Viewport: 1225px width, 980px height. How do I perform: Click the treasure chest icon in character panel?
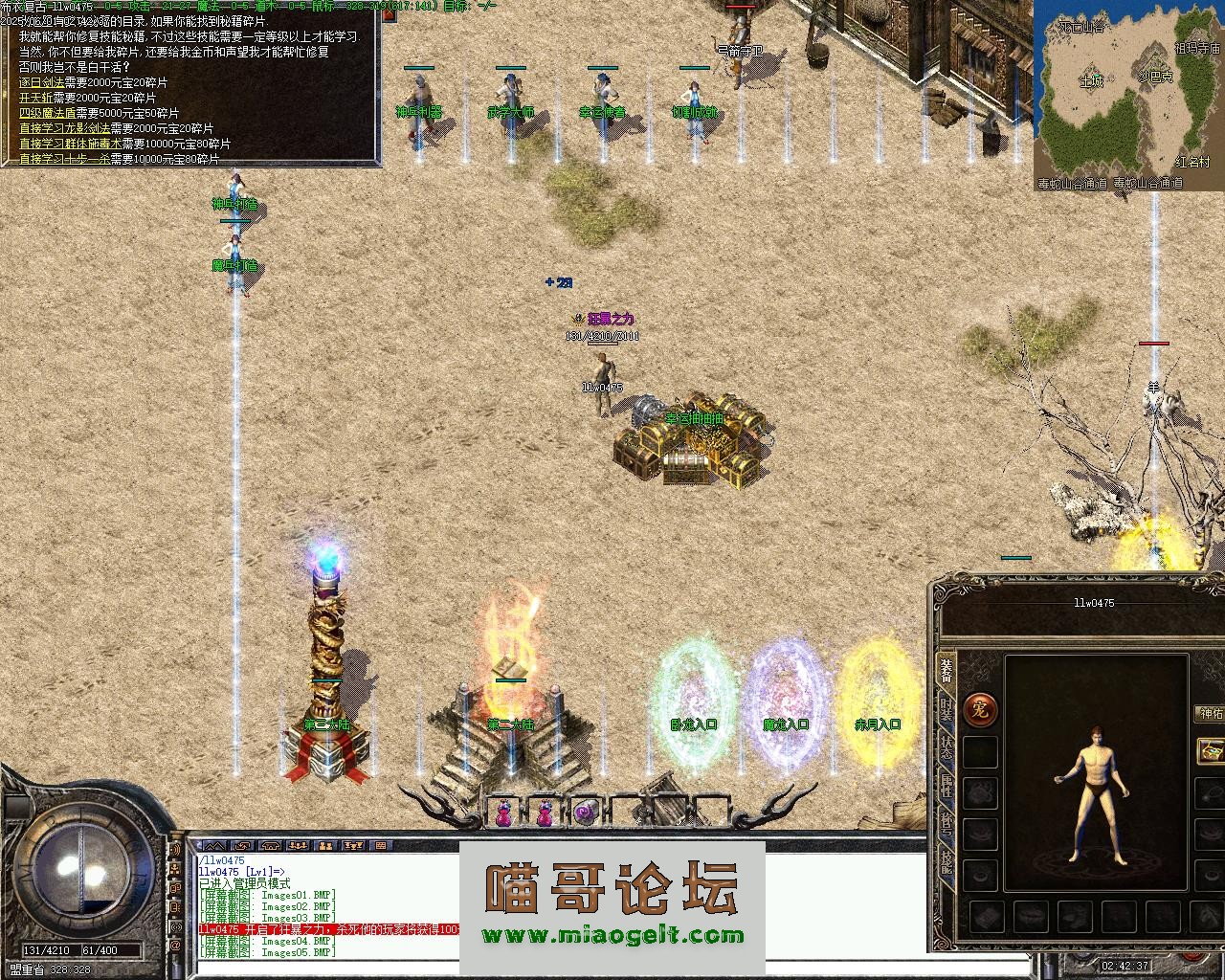[1212, 750]
